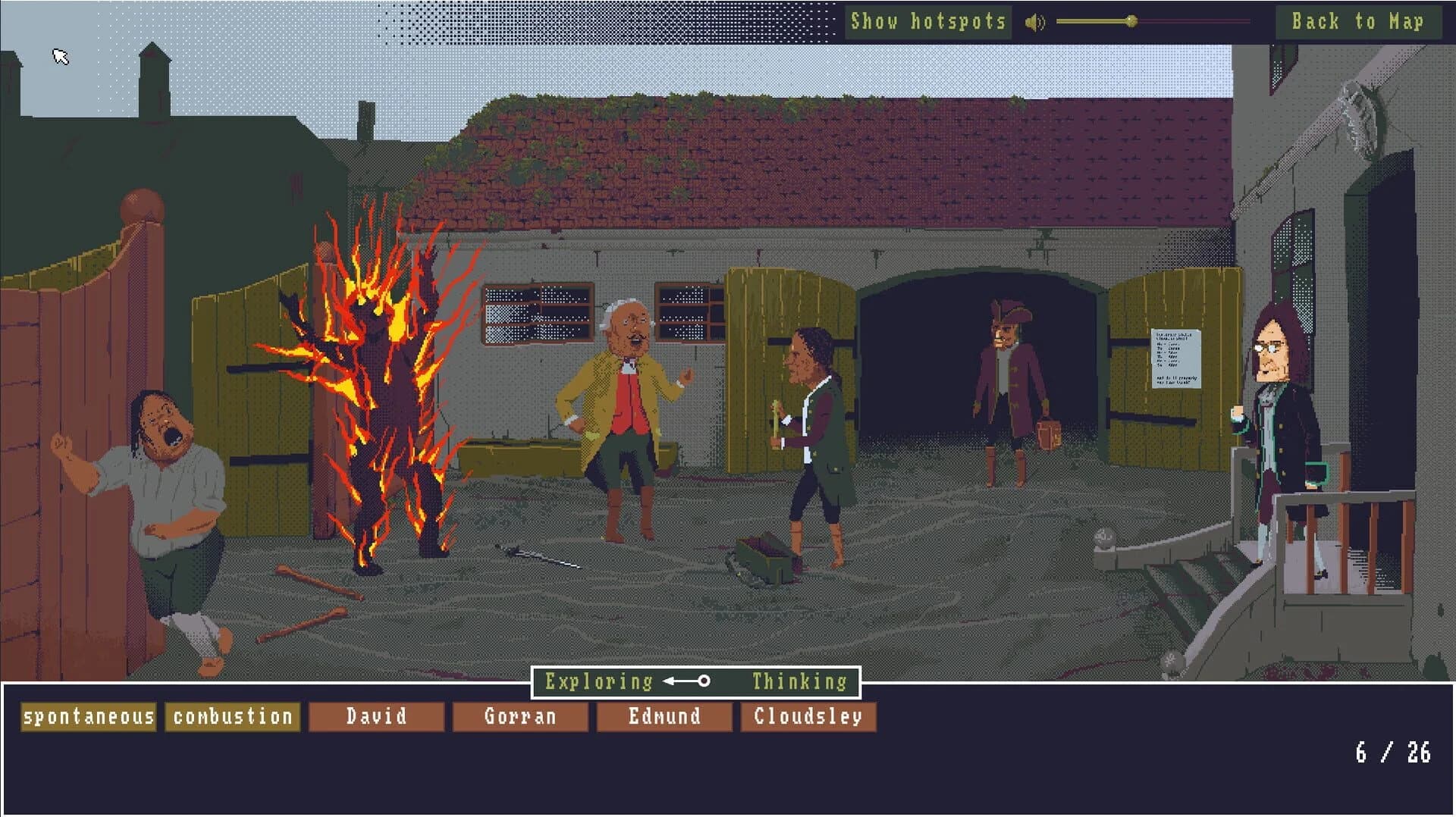Select the word tile 'combustion'
Screen dimensions: 1456x817
coord(232,715)
